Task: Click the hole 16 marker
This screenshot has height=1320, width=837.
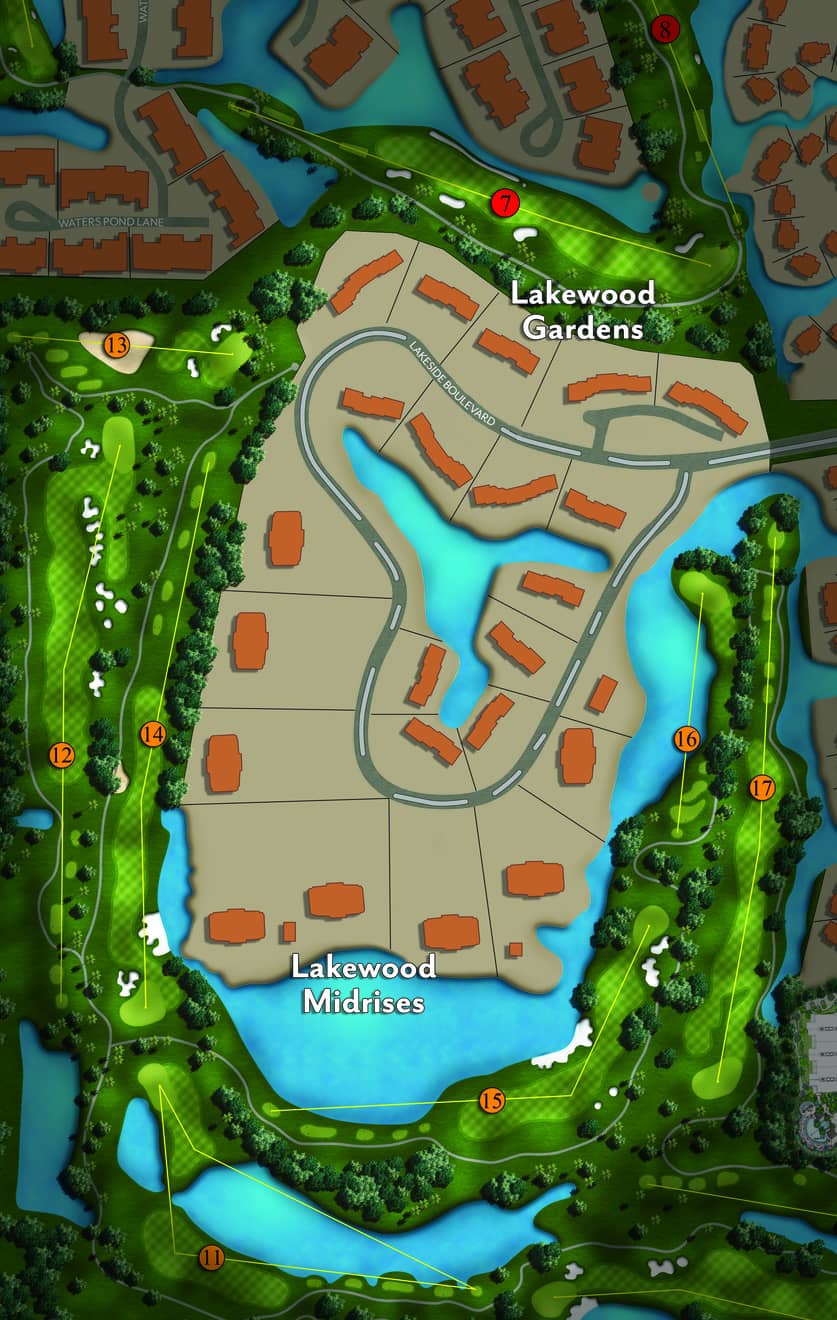Action: 687,739
